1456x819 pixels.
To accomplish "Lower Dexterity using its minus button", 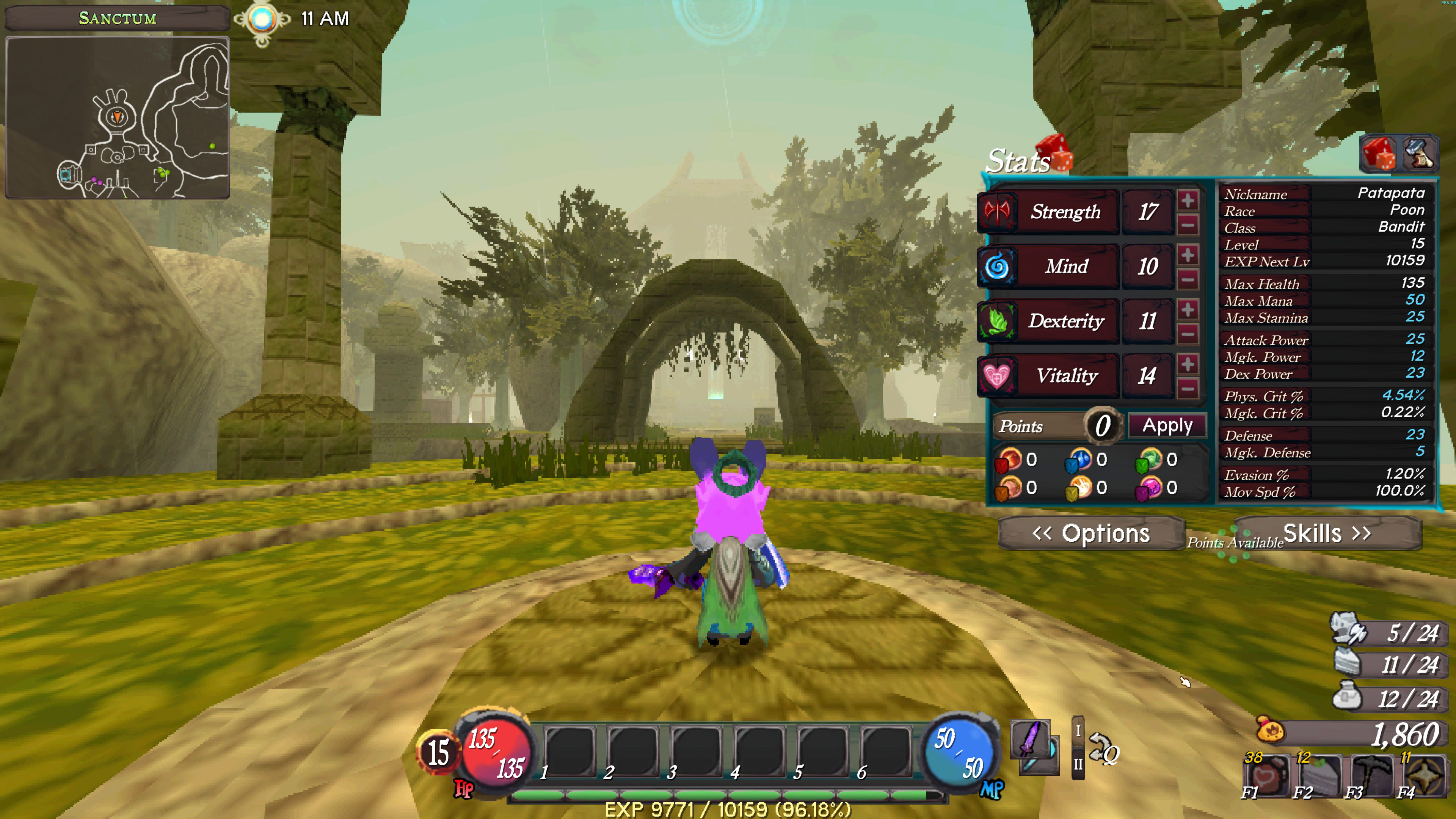I will [1188, 334].
